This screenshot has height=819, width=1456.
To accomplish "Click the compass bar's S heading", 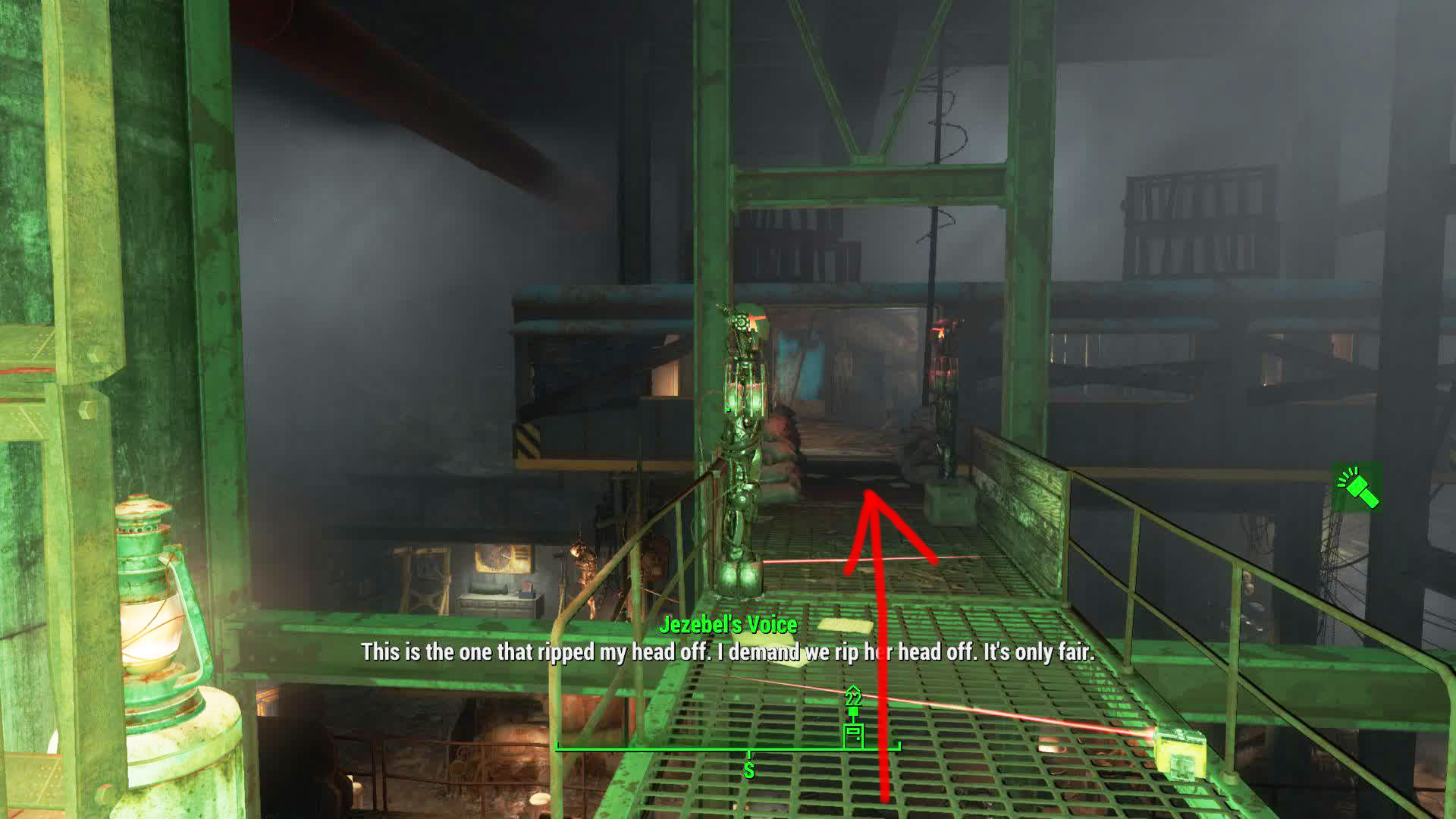I will (x=748, y=770).
